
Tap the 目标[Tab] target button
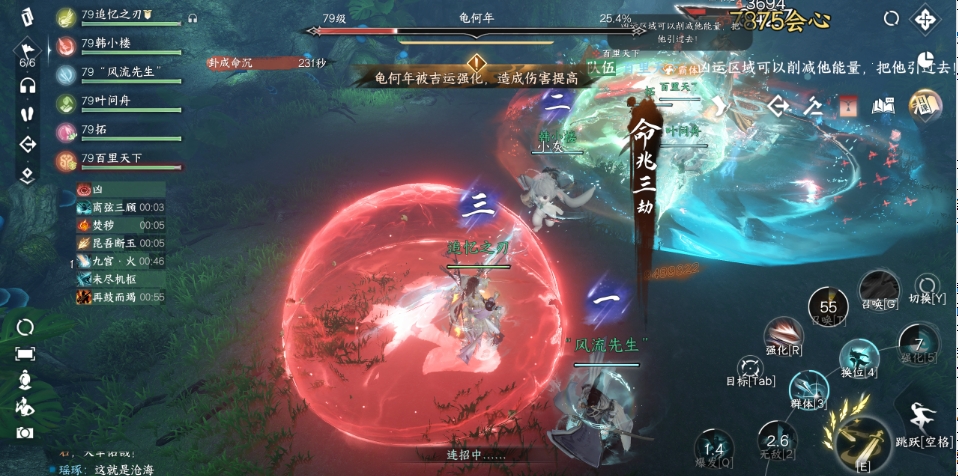pos(750,369)
